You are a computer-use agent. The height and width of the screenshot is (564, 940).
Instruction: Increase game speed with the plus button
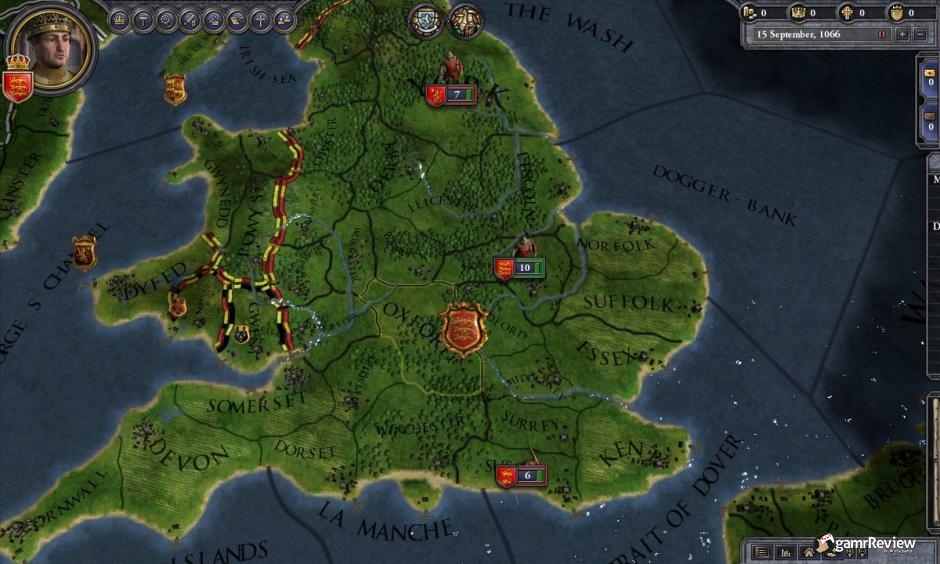click(x=903, y=34)
